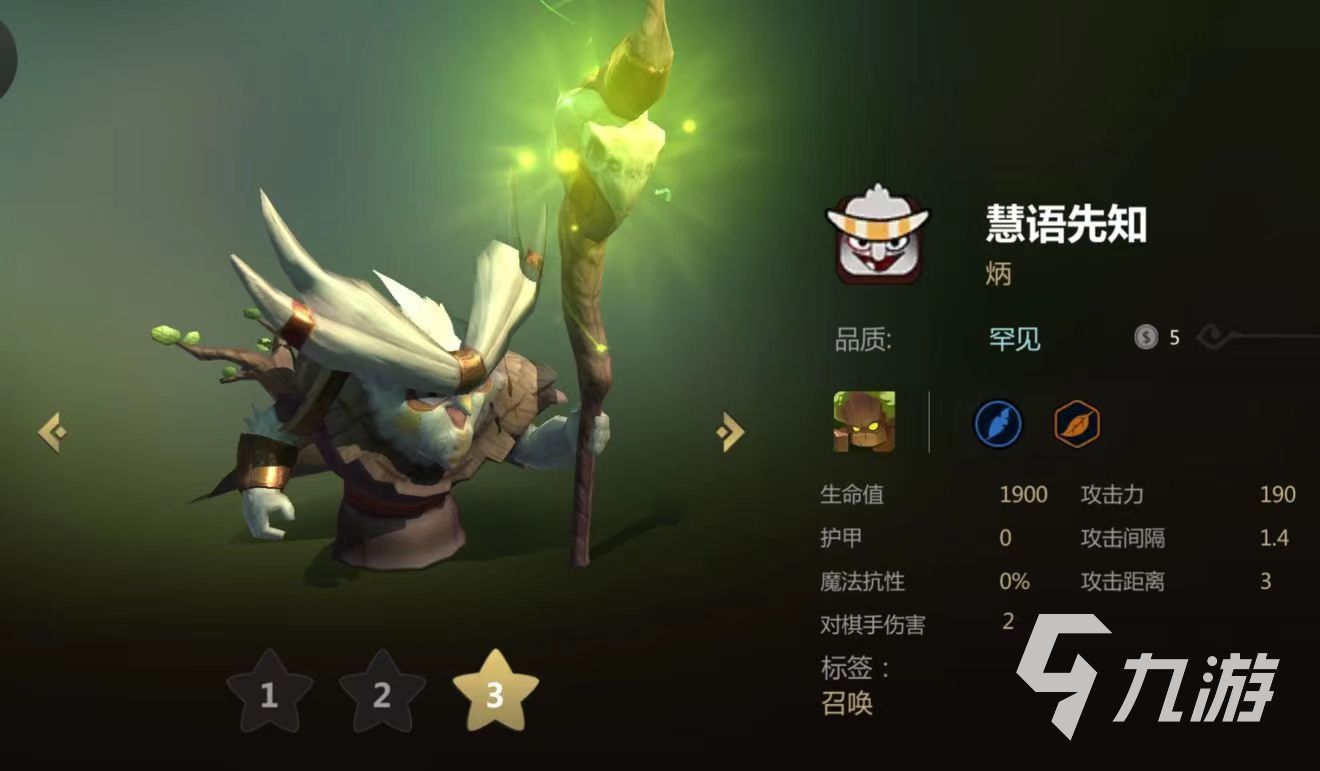The image size is (1320, 771).
Task: Show the previous chess piece with left arrow
Action: pos(52,432)
